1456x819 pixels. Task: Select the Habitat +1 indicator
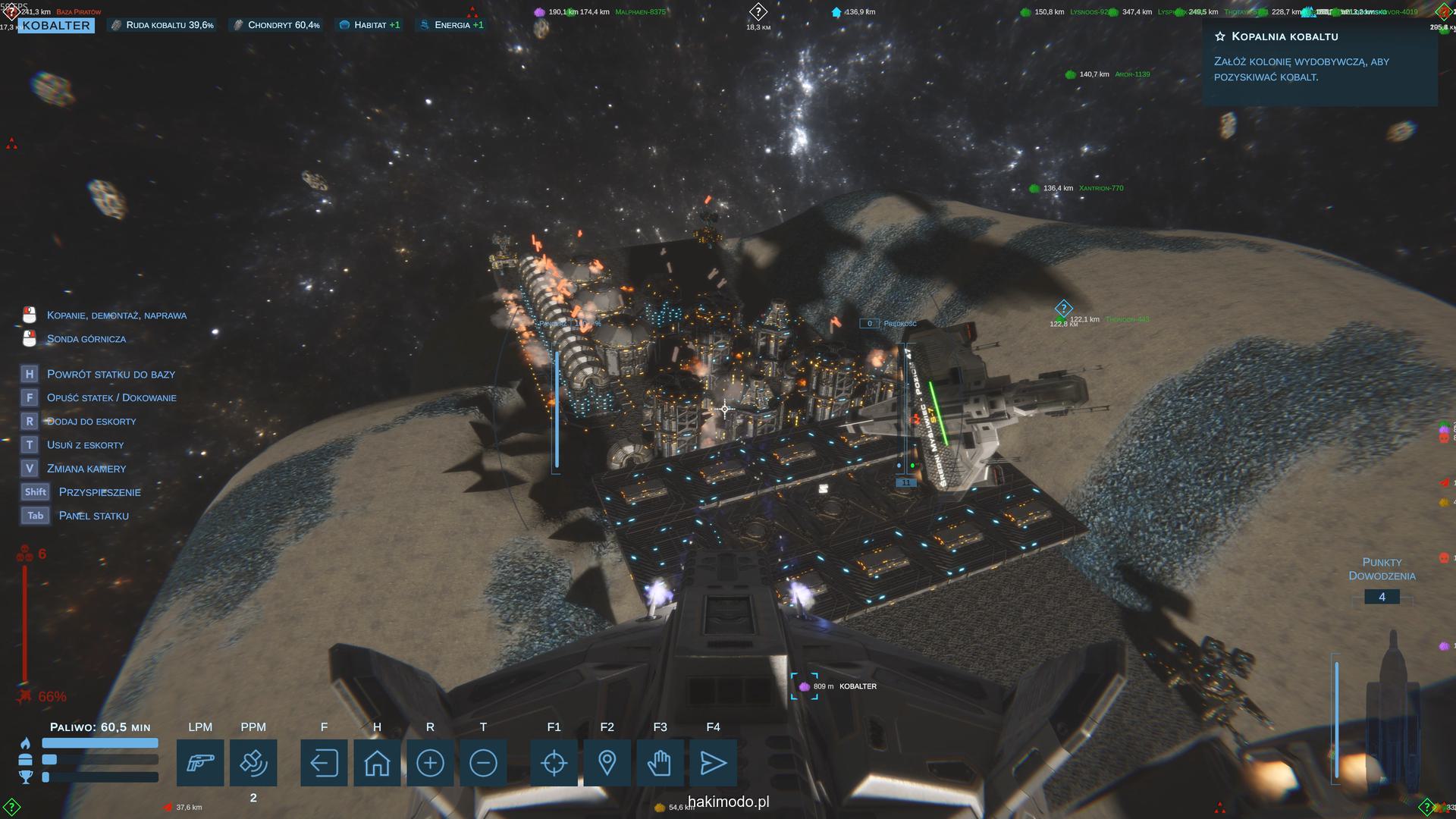[x=369, y=25]
